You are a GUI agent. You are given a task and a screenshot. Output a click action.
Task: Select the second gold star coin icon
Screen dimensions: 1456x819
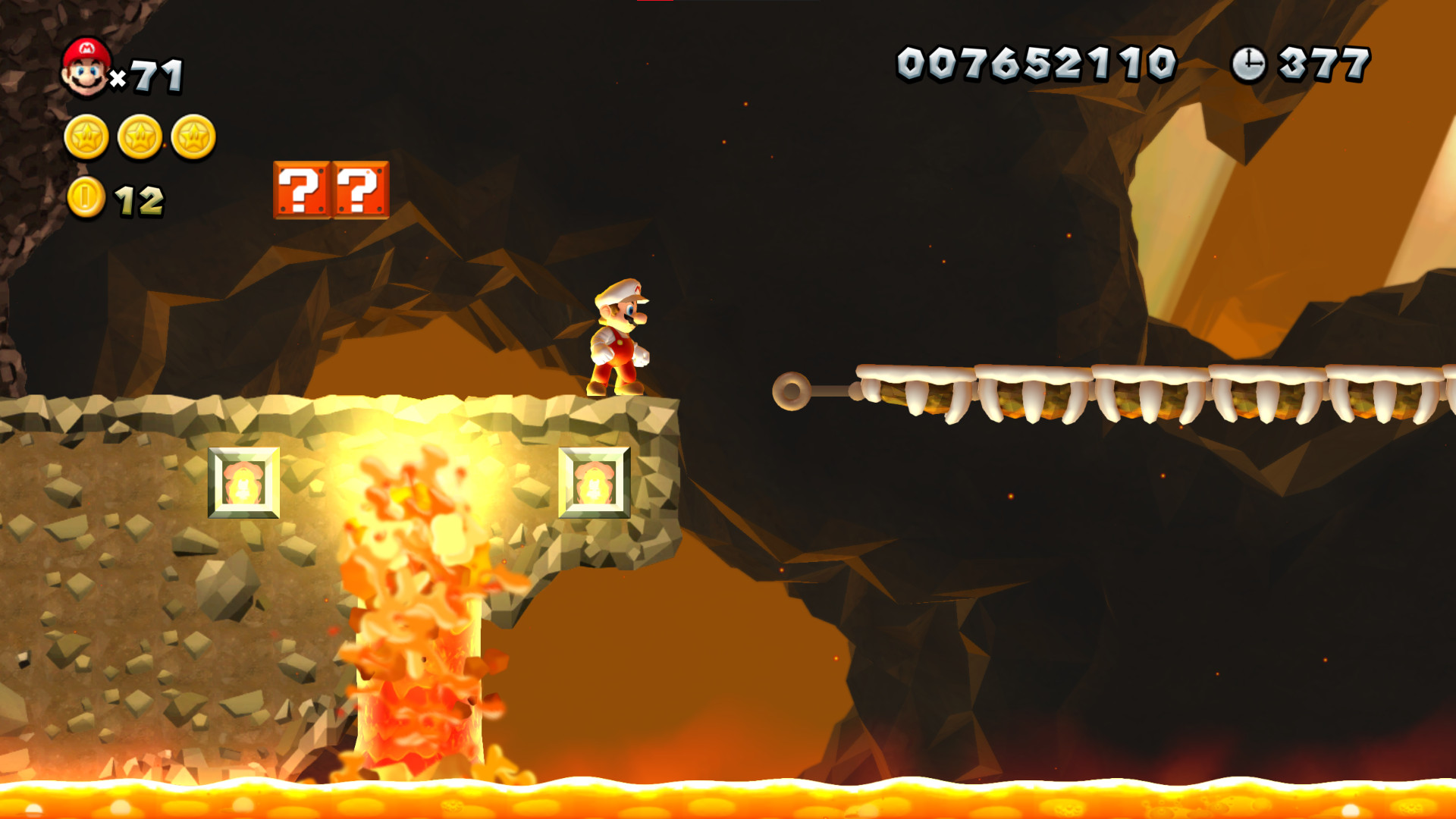click(x=137, y=139)
